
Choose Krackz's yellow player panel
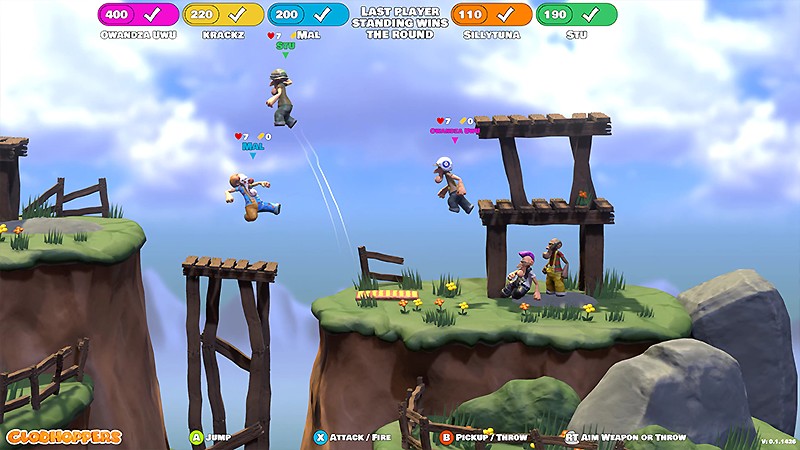(x=223, y=15)
